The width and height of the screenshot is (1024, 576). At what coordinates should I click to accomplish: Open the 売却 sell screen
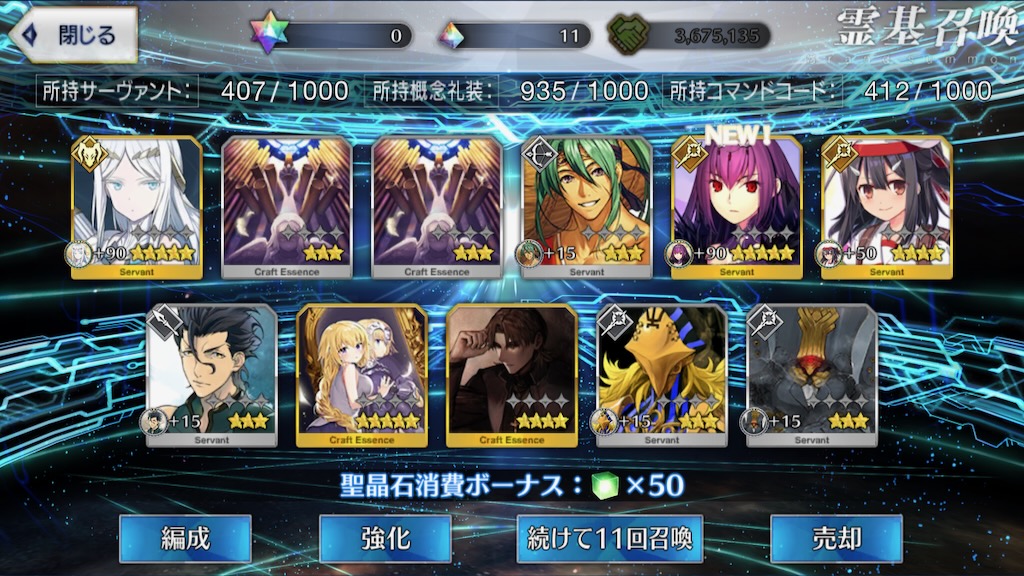point(836,538)
